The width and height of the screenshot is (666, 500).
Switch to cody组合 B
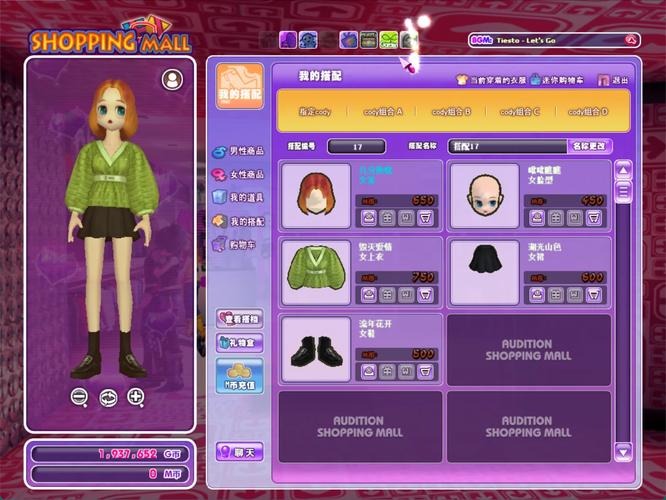pyautogui.click(x=451, y=112)
